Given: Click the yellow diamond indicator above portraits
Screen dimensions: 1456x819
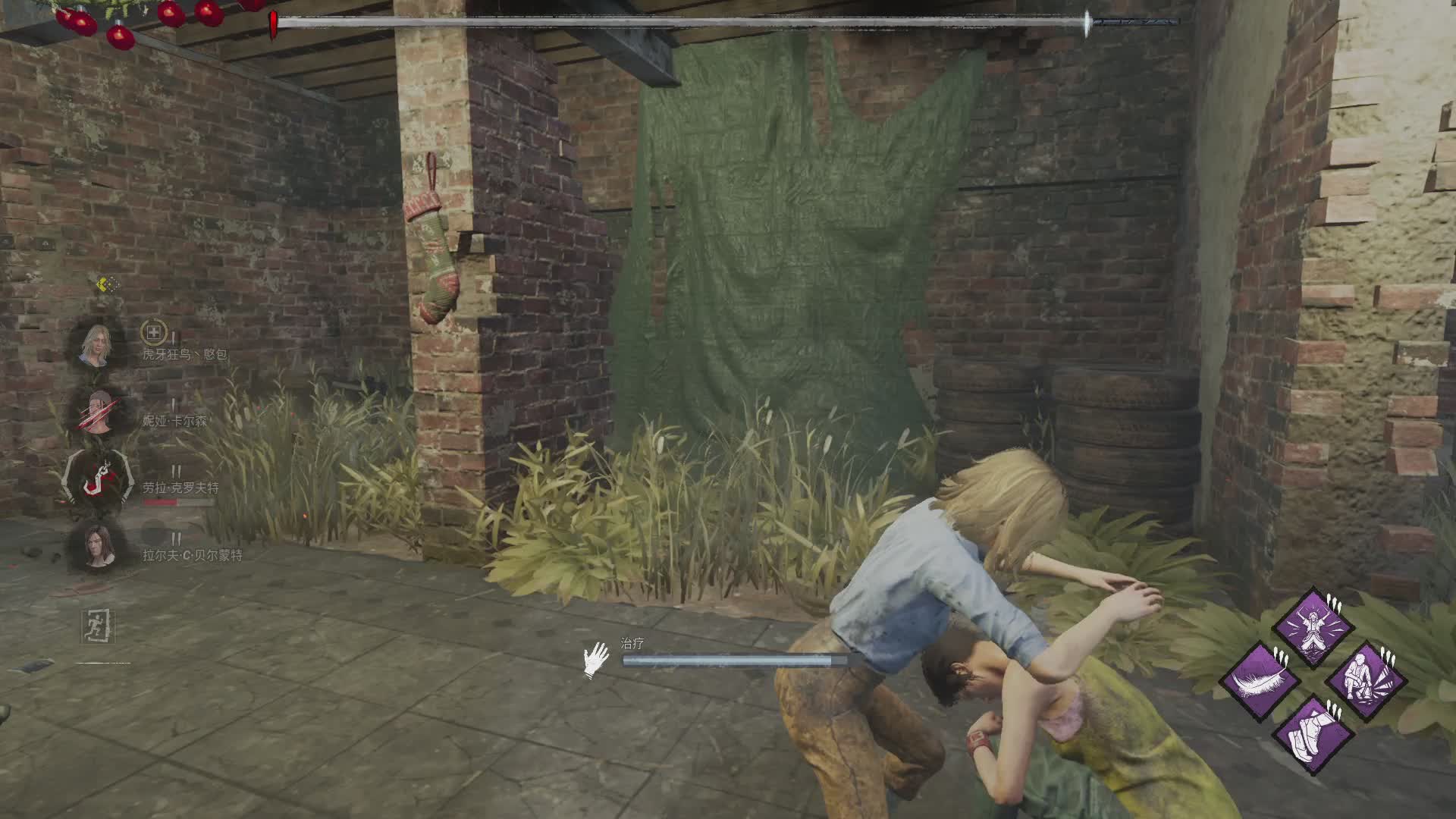Looking at the screenshot, I should click(108, 285).
